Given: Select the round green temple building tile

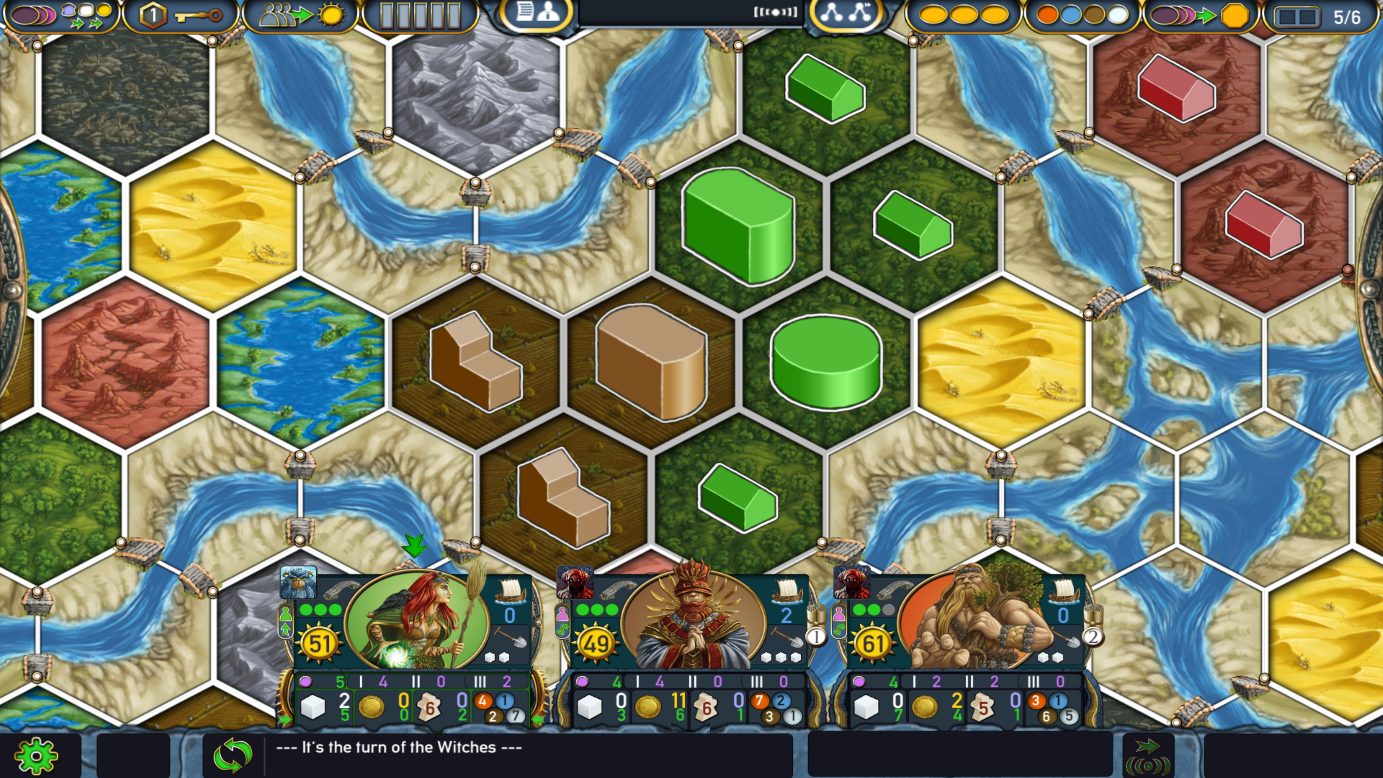Looking at the screenshot, I should 825,360.
